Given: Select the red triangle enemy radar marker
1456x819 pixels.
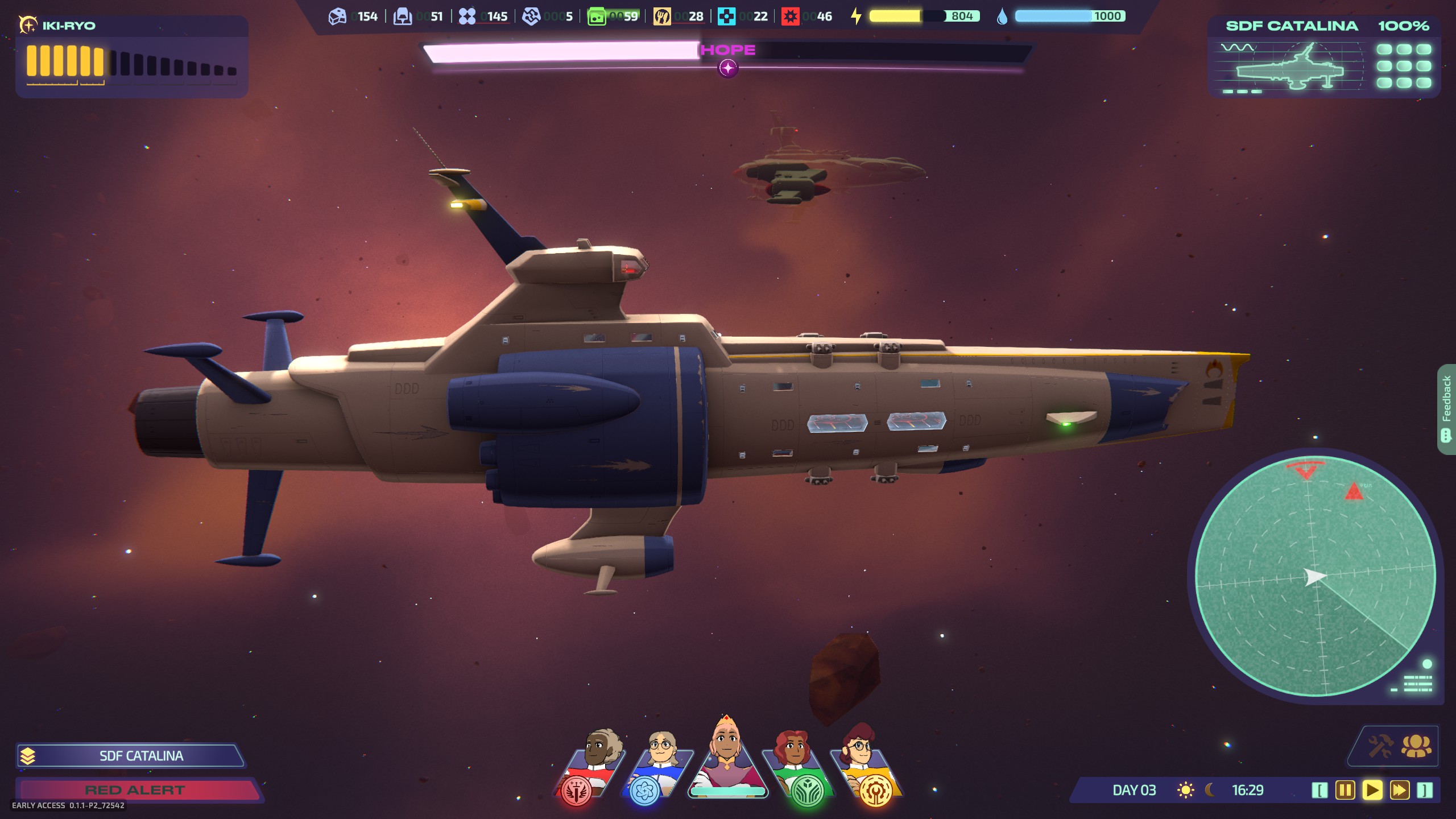Looking at the screenshot, I should click(1354, 491).
